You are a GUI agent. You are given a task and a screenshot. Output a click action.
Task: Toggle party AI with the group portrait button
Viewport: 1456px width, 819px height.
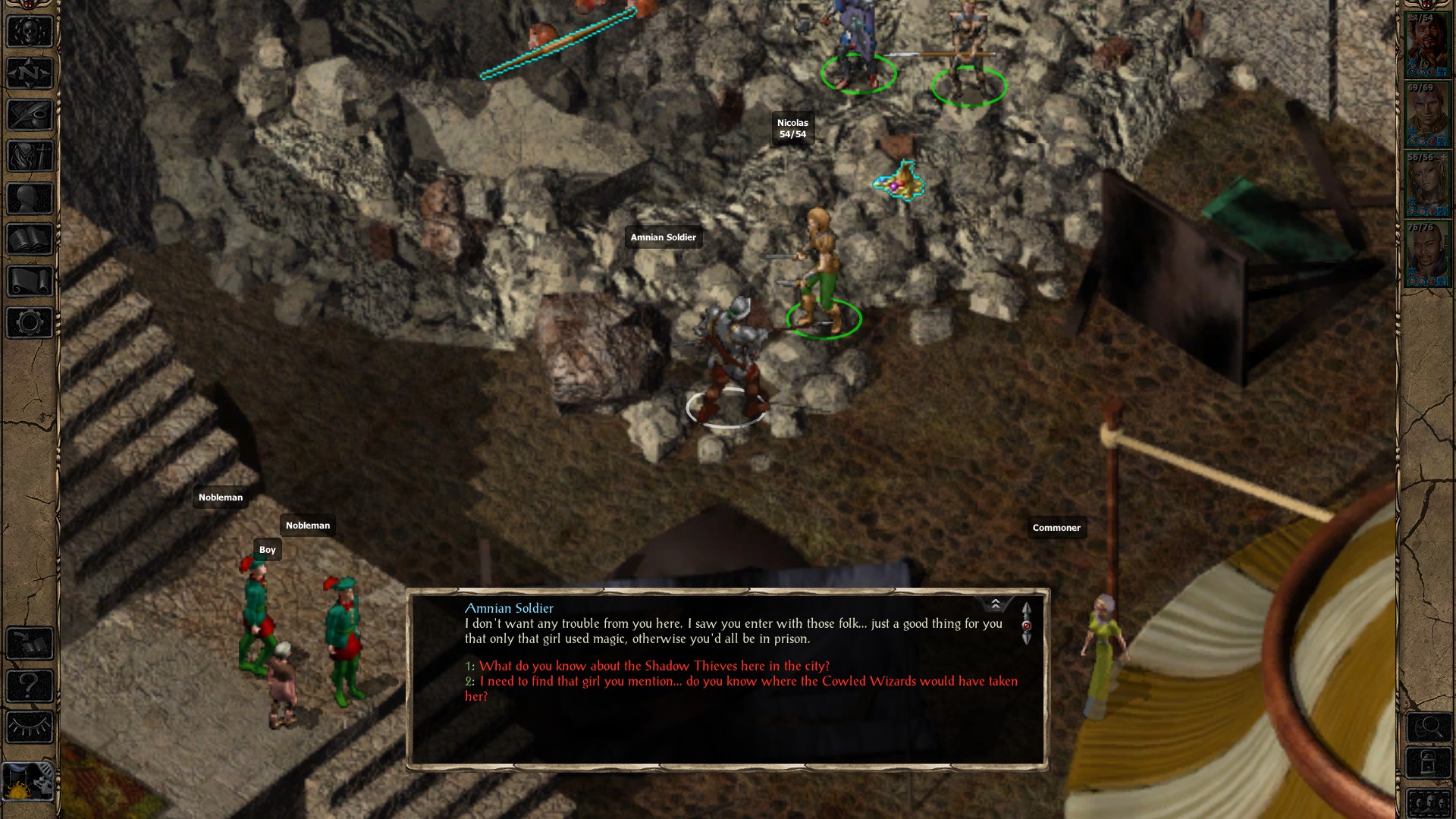1429,802
